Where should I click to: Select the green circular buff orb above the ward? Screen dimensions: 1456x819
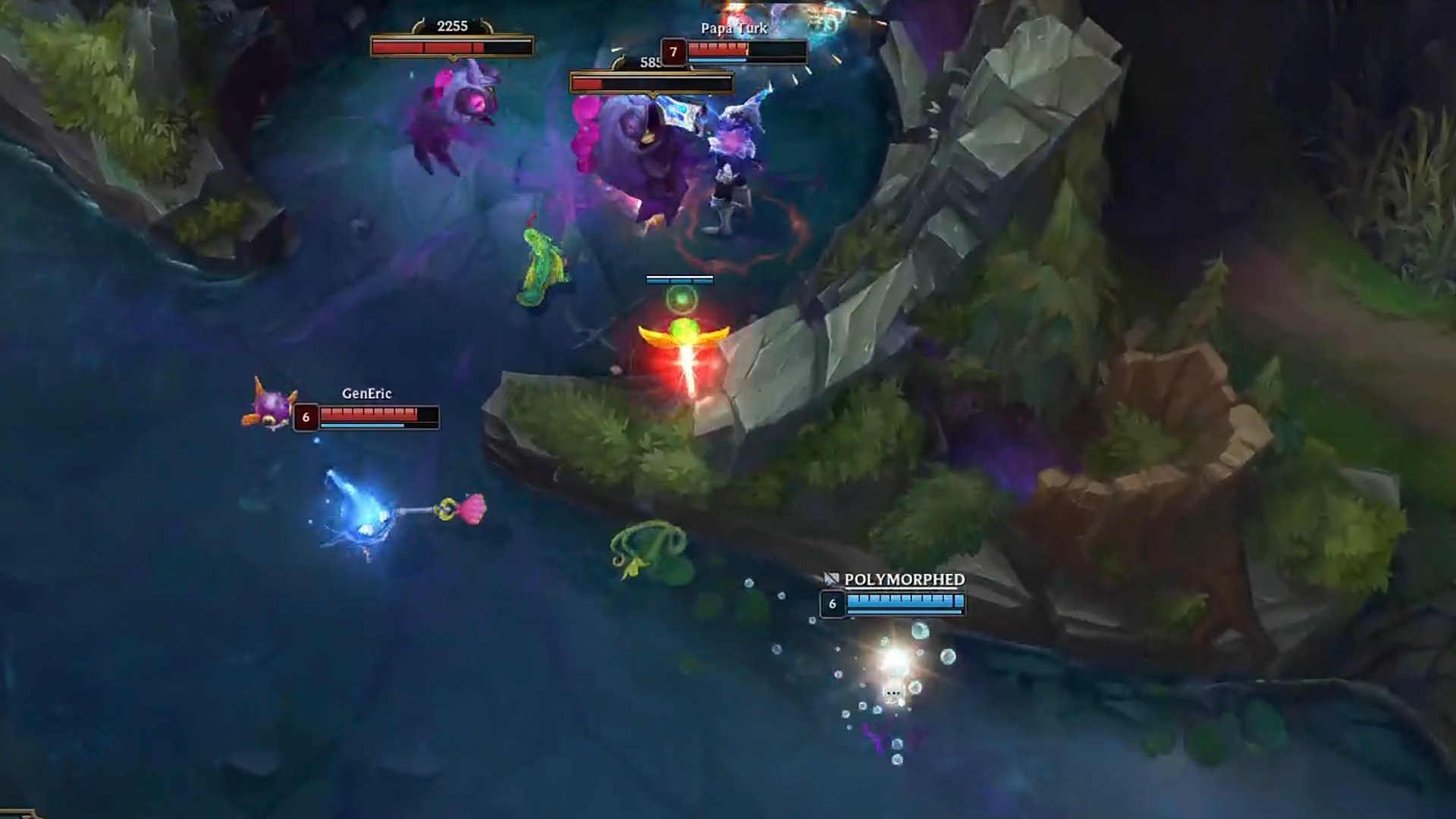682,300
